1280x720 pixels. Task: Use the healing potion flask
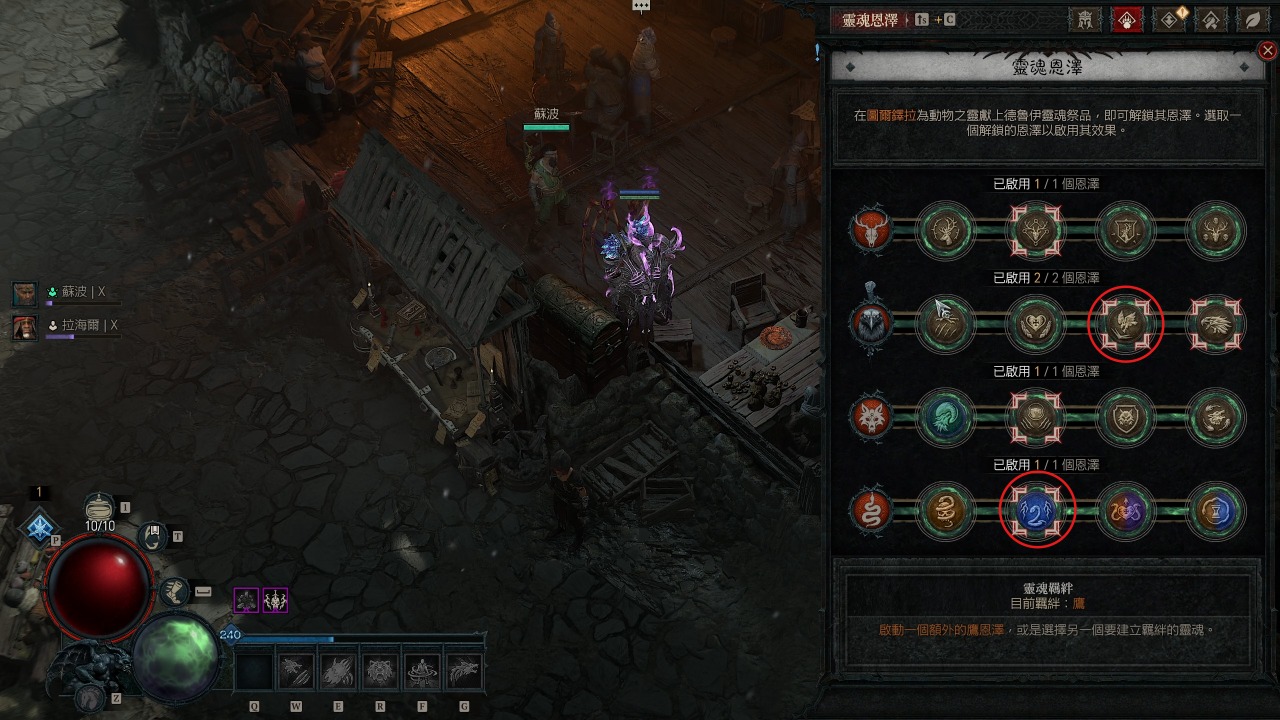pyautogui.click(x=99, y=509)
